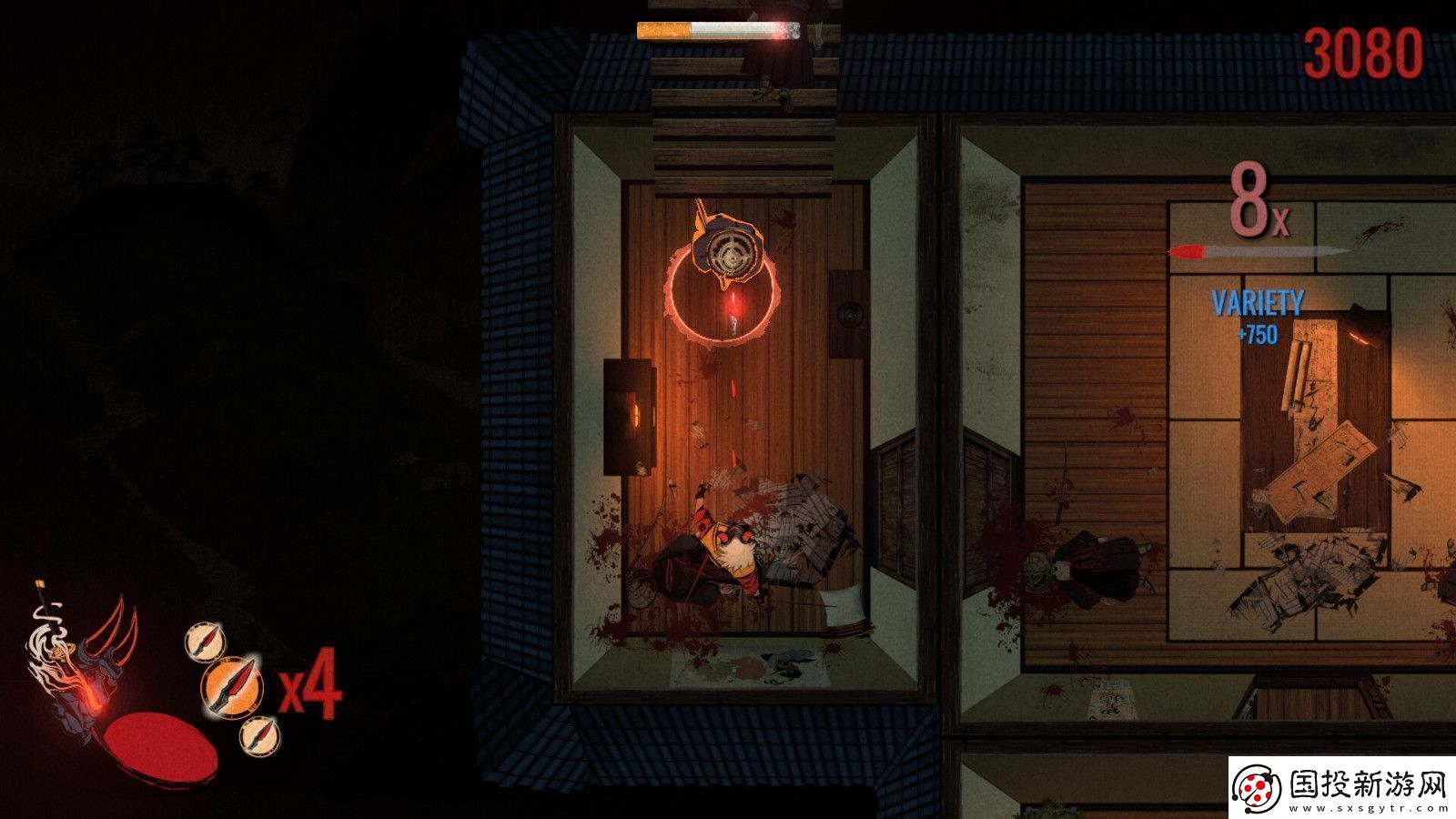Select the x4 knife count indicator
Viewport: 1456px width, 819px height.
[x=310, y=685]
